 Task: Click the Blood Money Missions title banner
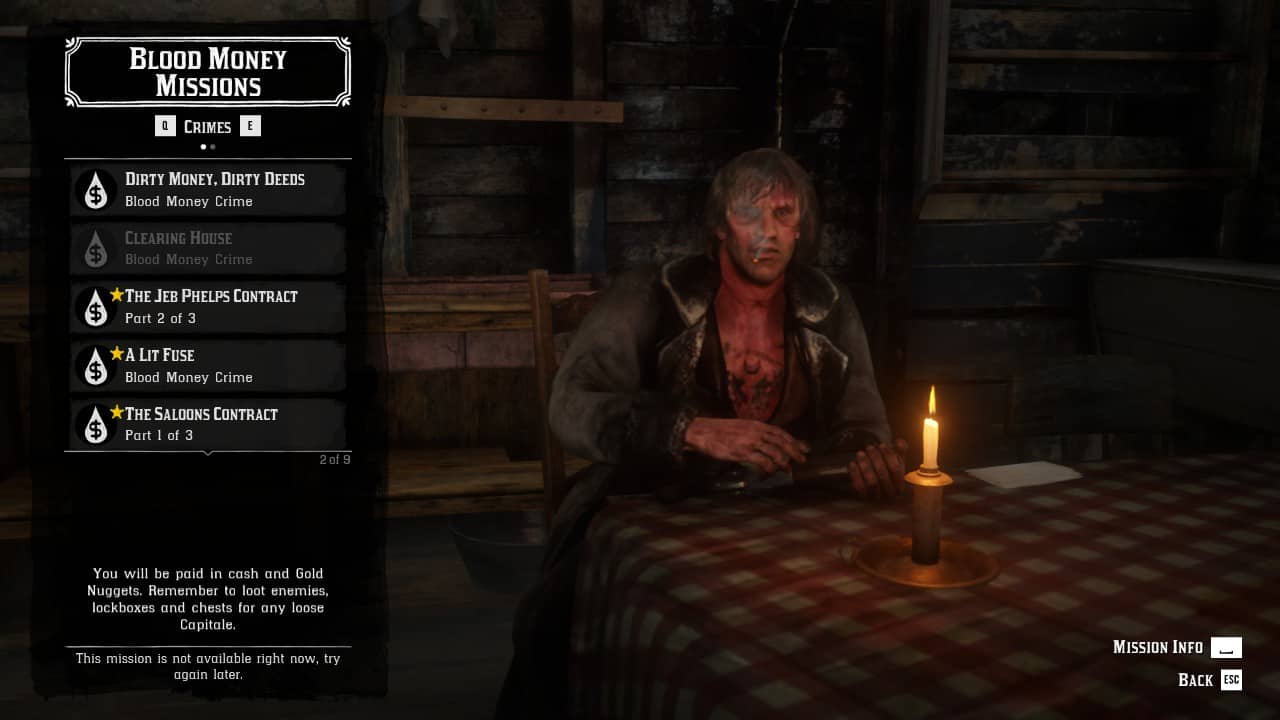(207, 71)
